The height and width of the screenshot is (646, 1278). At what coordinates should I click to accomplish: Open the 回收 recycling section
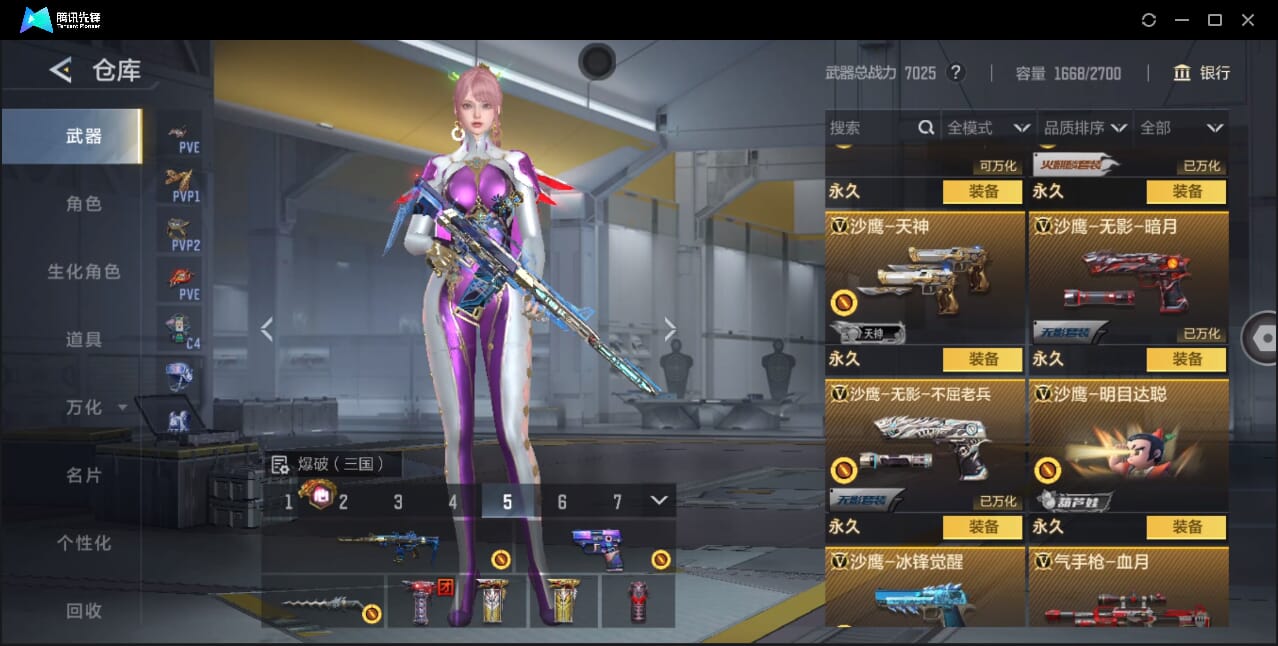click(x=84, y=610)
